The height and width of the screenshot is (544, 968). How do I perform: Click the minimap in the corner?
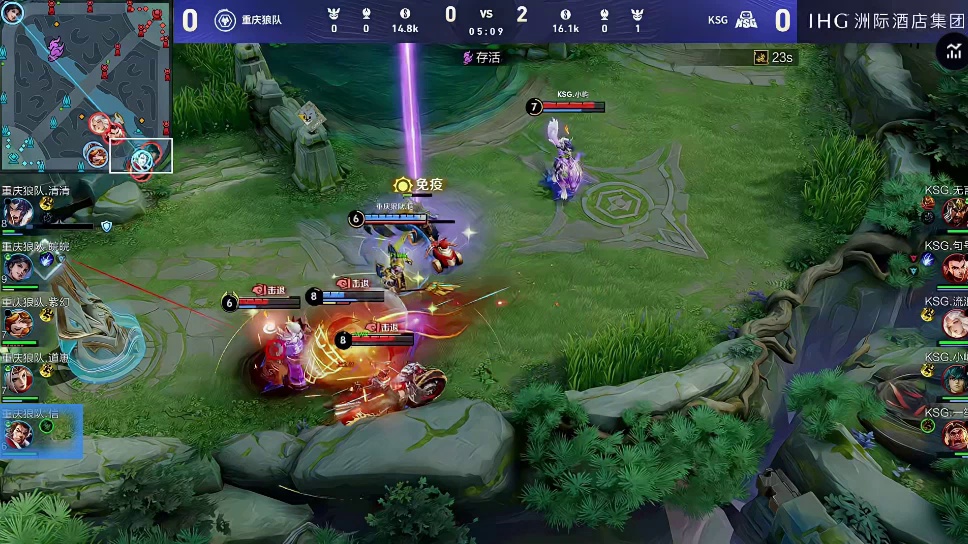click(86, 88)
